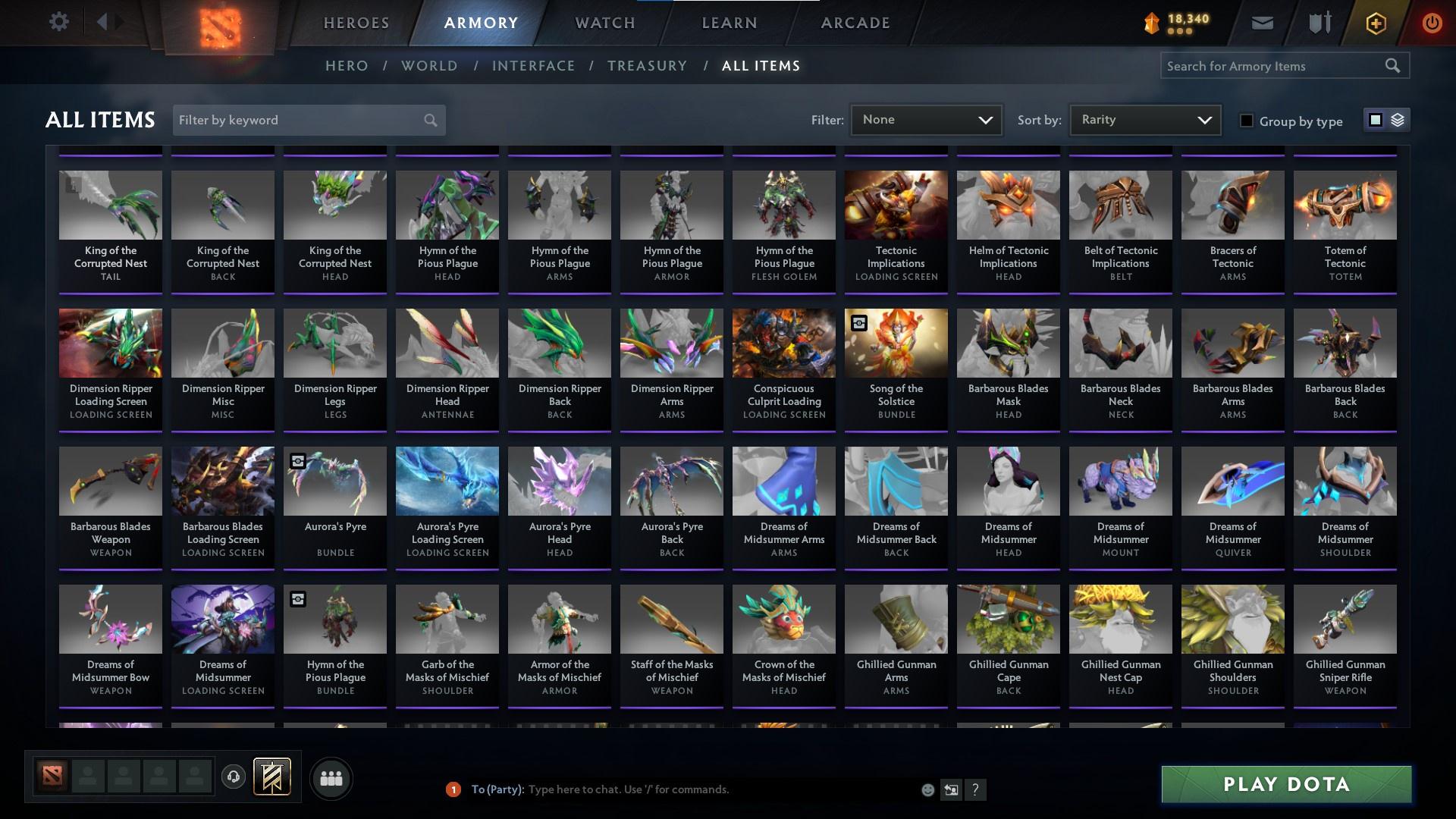This screenshot has height=819, width=1456.
Task: Open the Sort by Rarity dropdown
Action: tap(1144, 119)
